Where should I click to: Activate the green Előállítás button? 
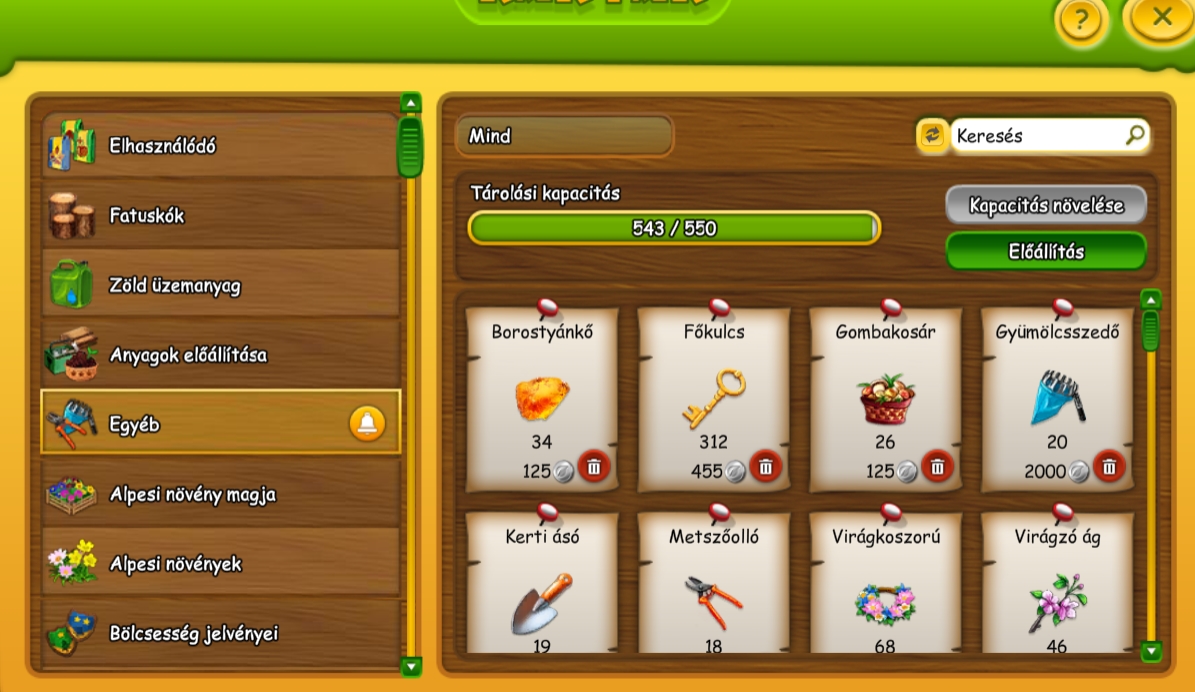coord(1046,252)
